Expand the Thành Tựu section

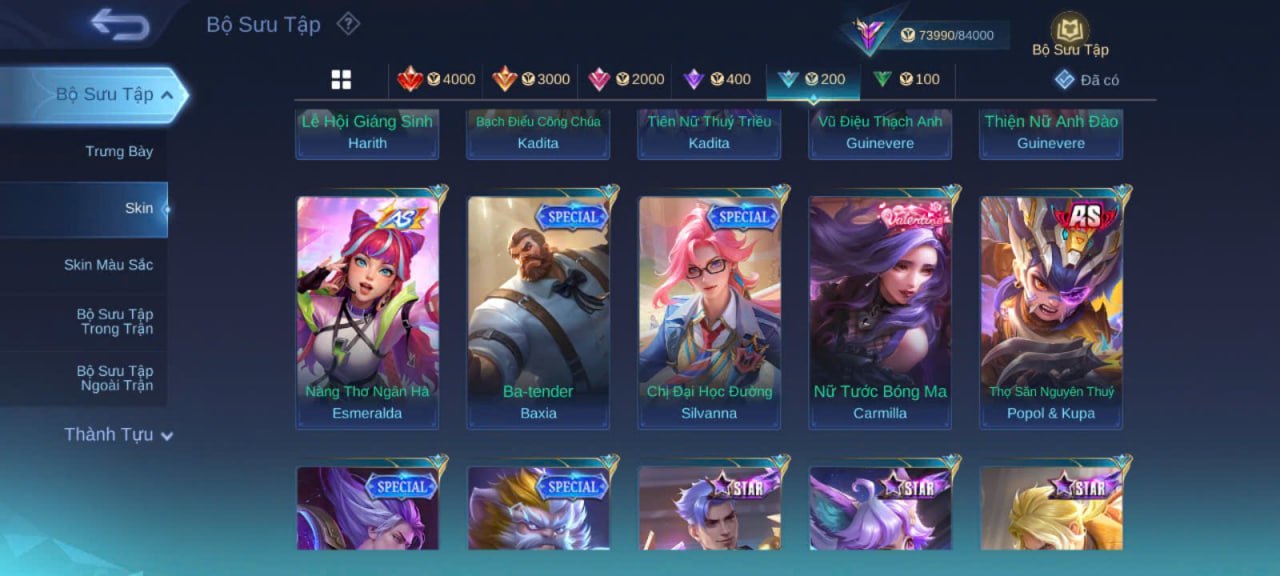pyautogui.click(x=118, y=435)
